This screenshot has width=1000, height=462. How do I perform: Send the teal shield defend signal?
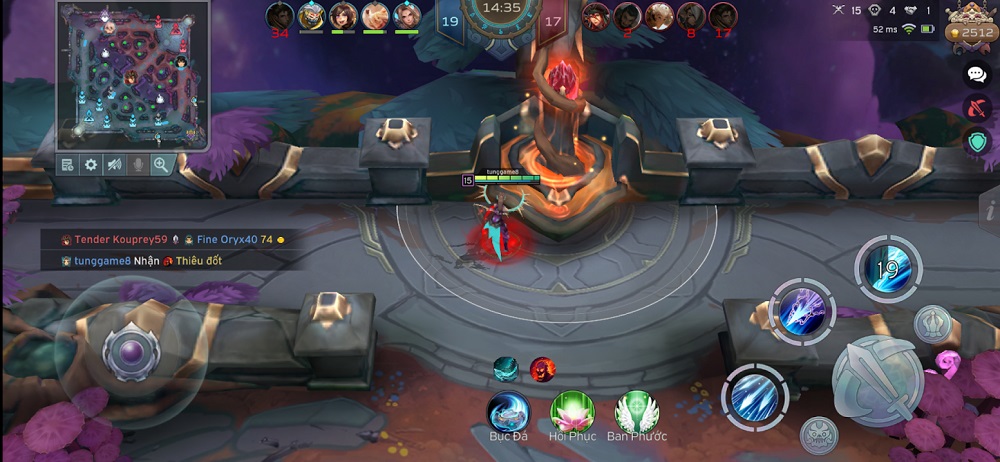[x=976, y=142]
